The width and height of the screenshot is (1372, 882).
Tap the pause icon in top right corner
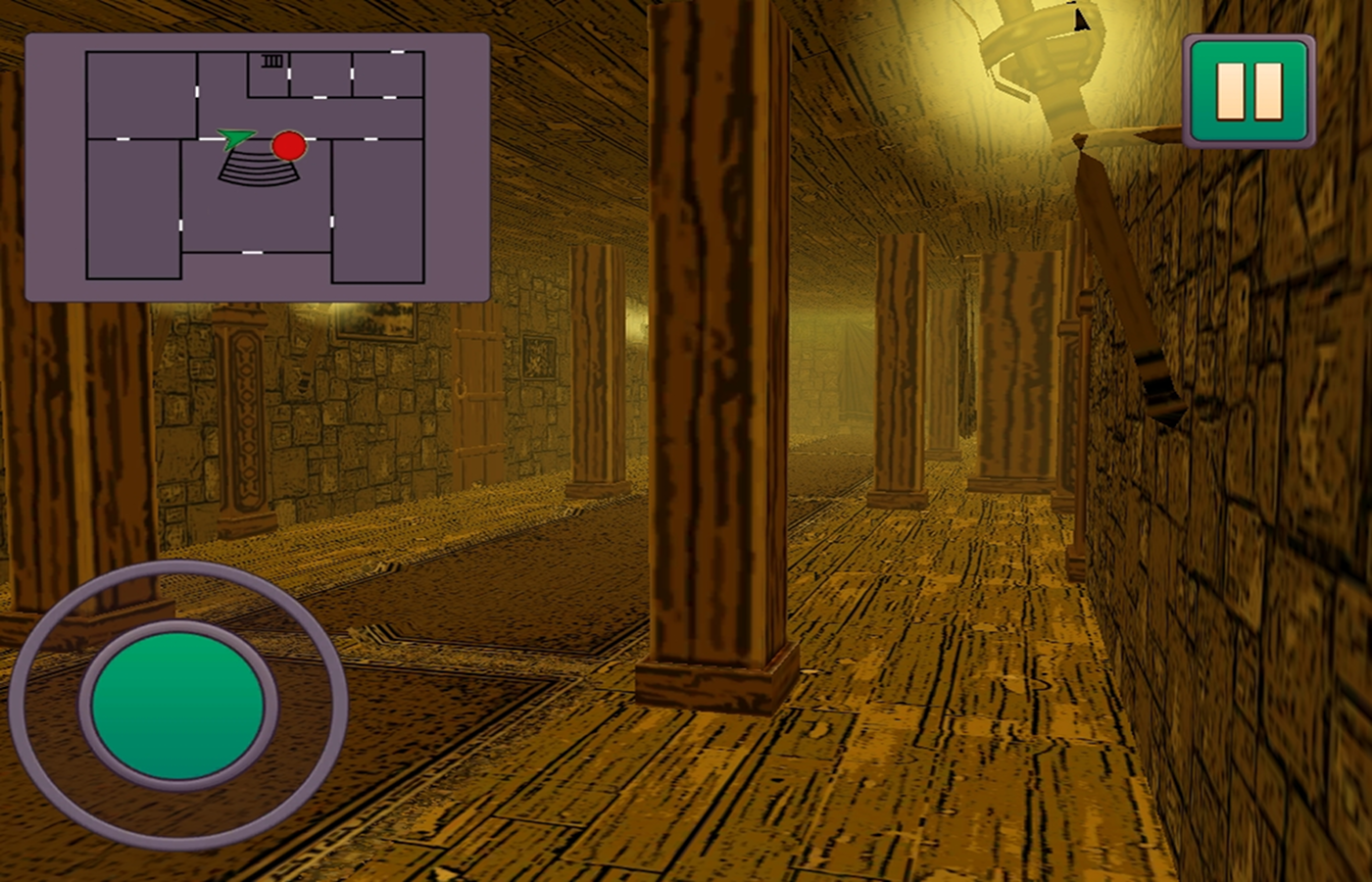[1250, 88]
